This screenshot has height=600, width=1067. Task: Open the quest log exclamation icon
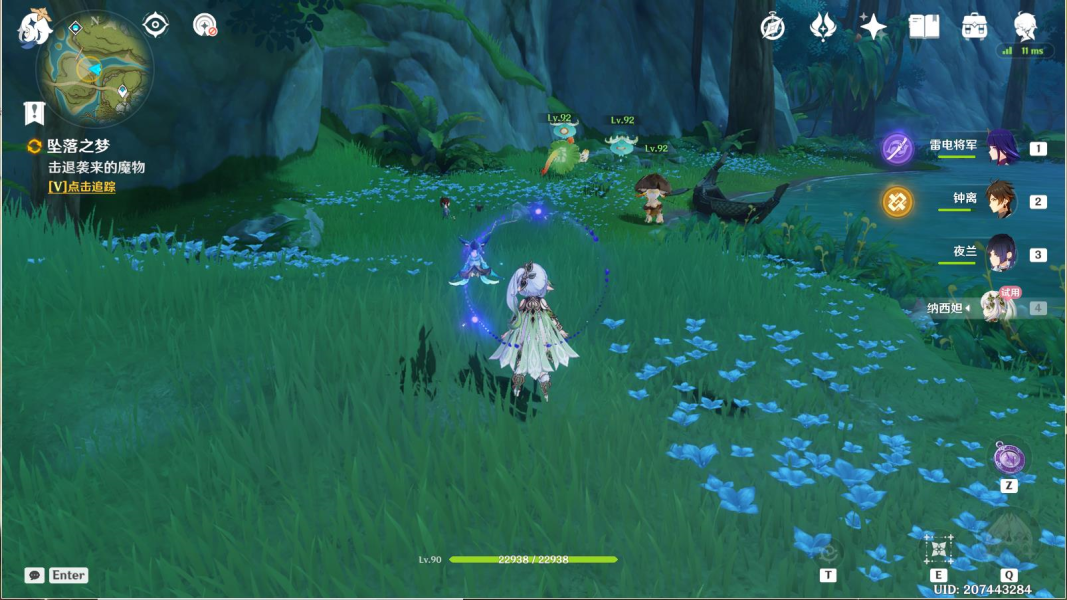click(x=35, y=112)
